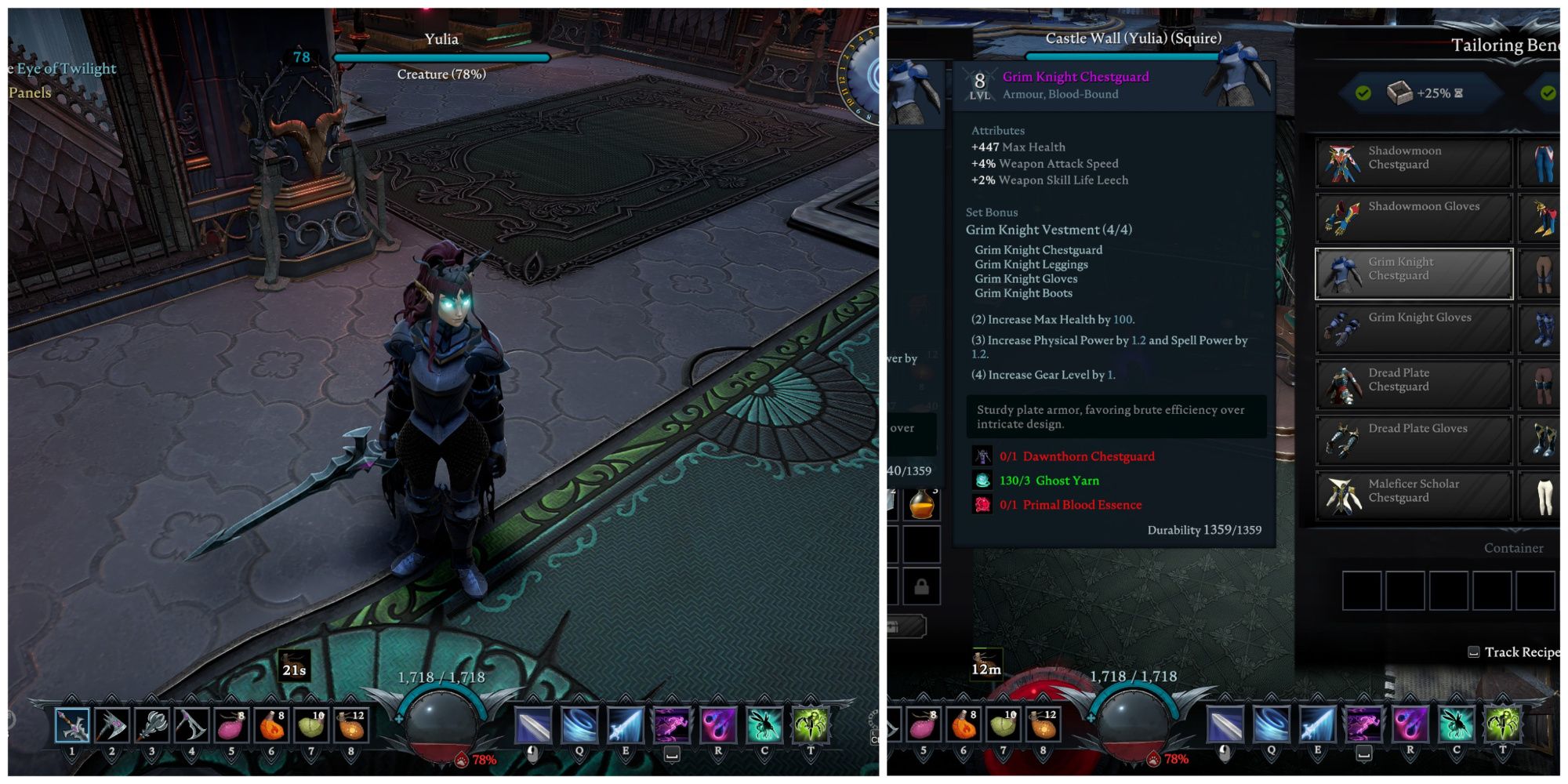Click the red paw blood percentage icon
1568x784 pixels.
point(462,758)
